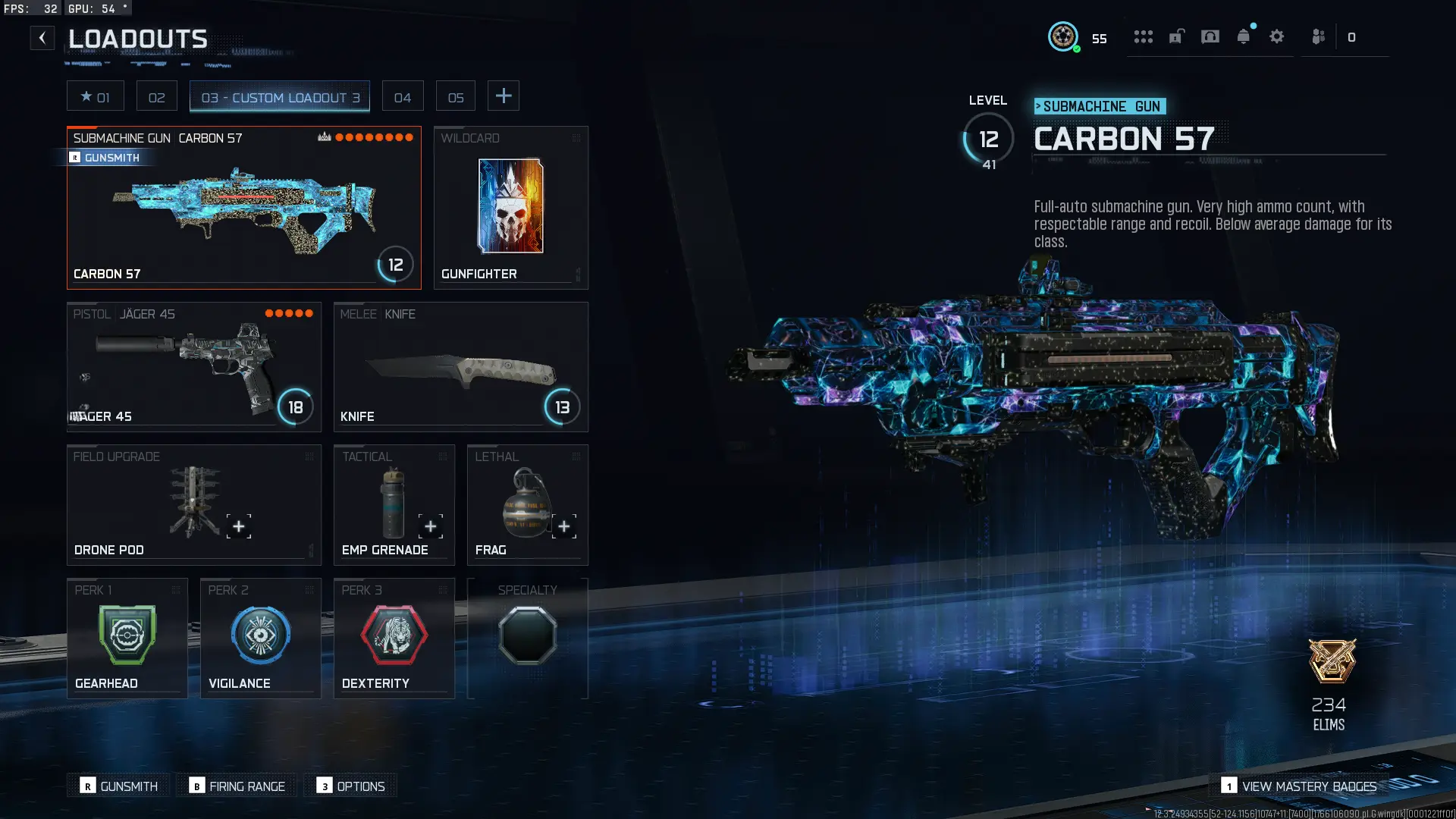
Task: Select the Dexterity perk icon
Action: (394, 635)
